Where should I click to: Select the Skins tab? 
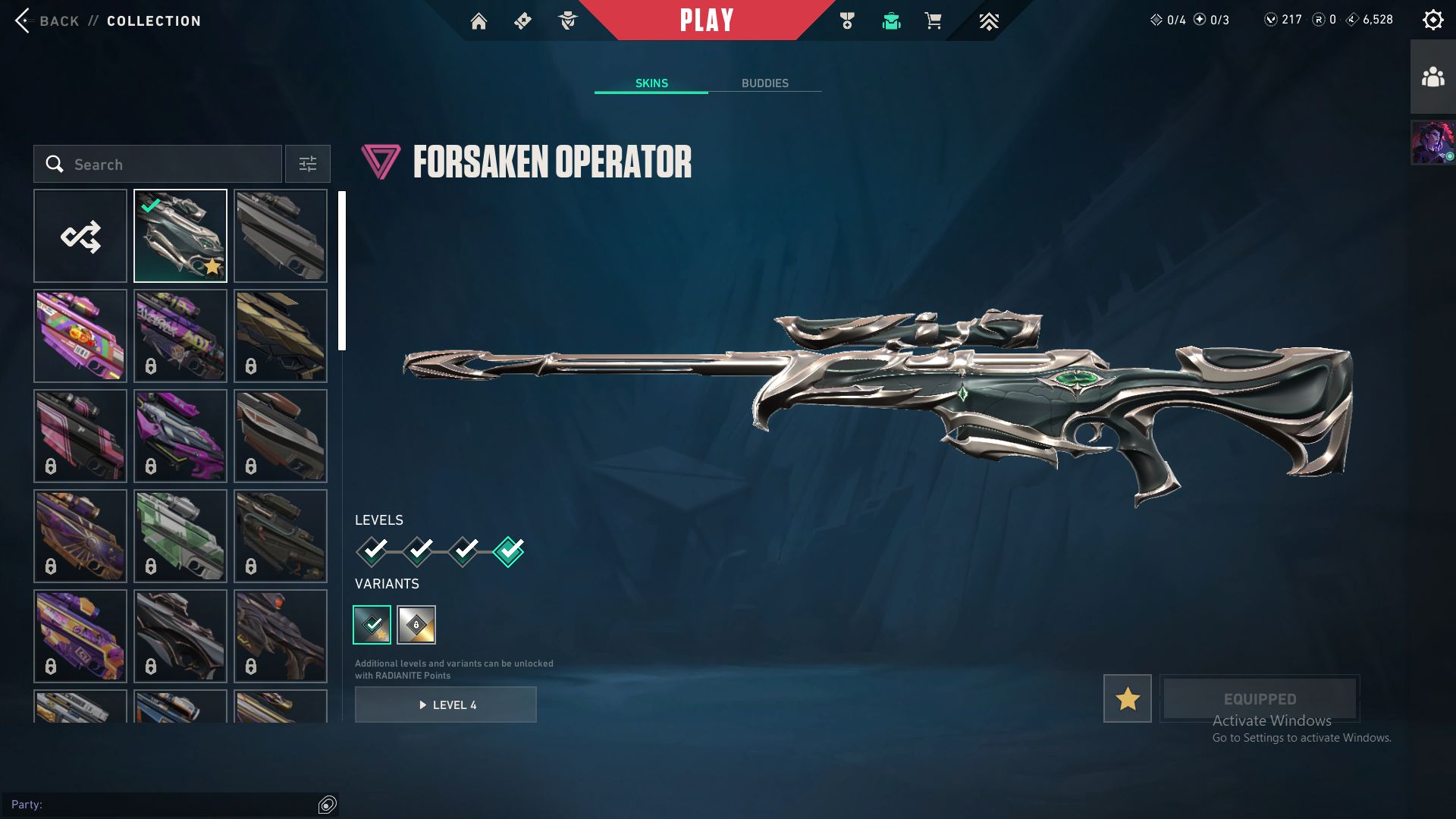coord(651,83)
